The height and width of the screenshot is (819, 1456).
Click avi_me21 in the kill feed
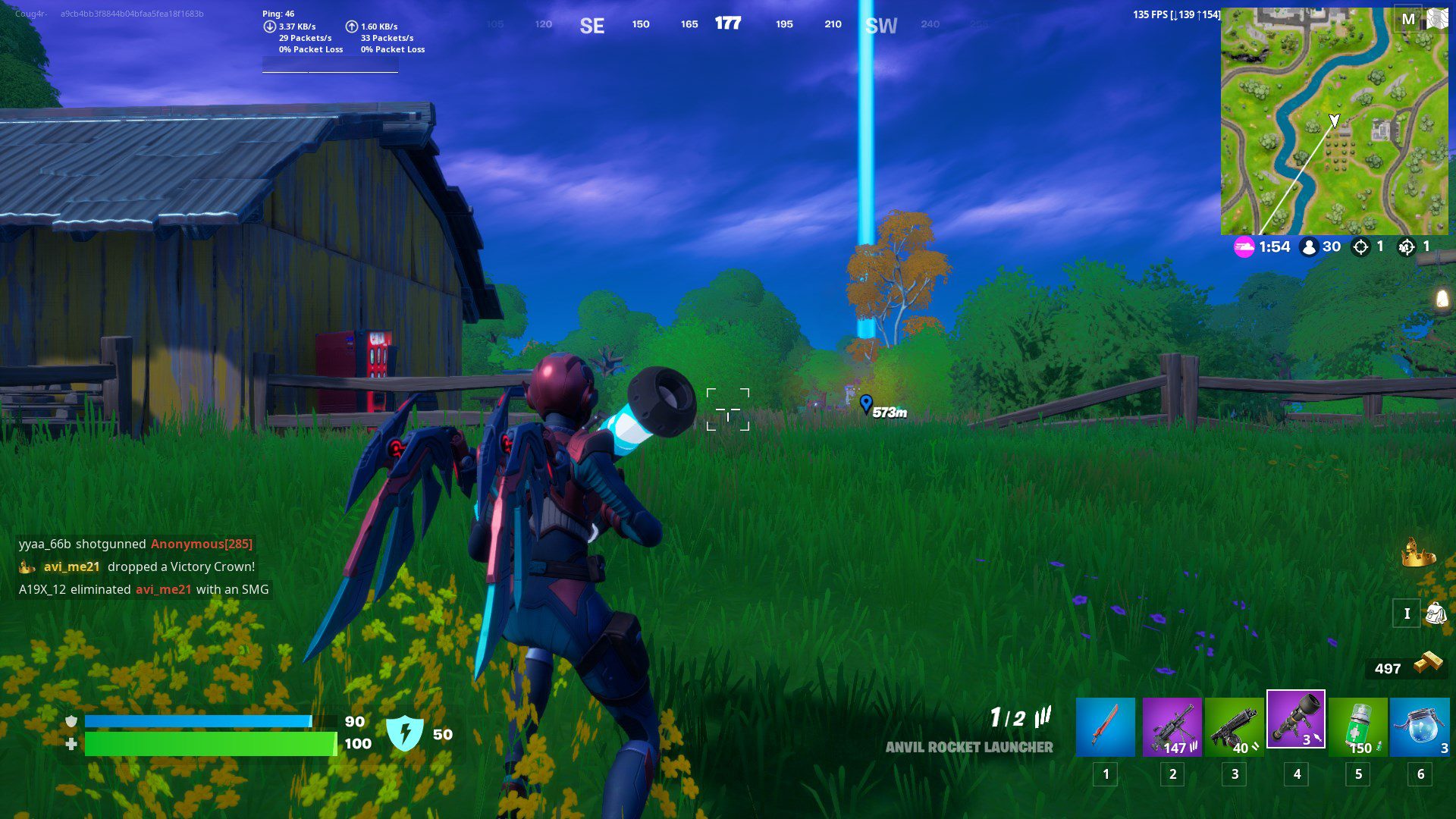pyautogui.click(x=74, y=566)
